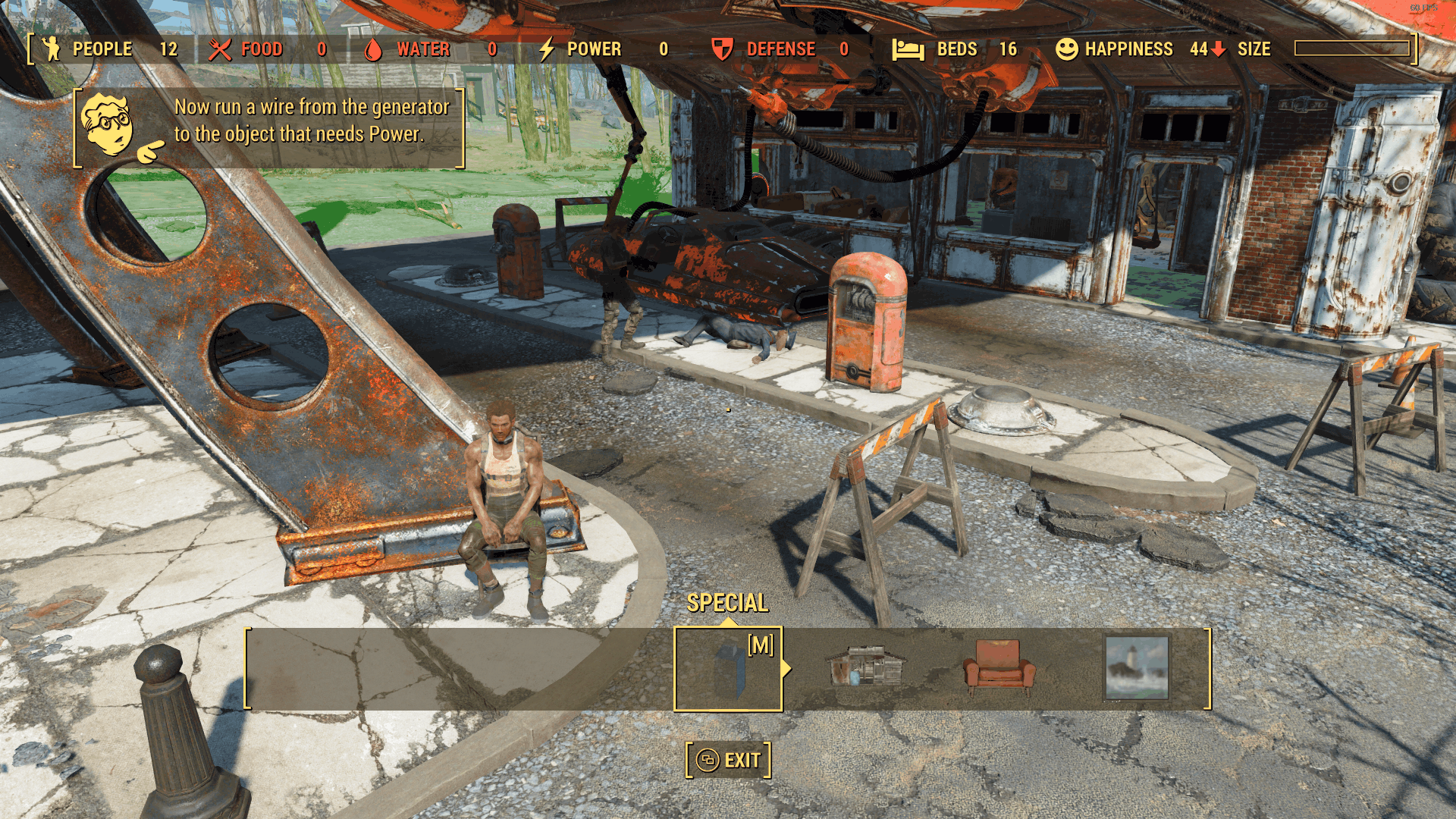
Task: Exit the workshop build menu
Action: 728,760
